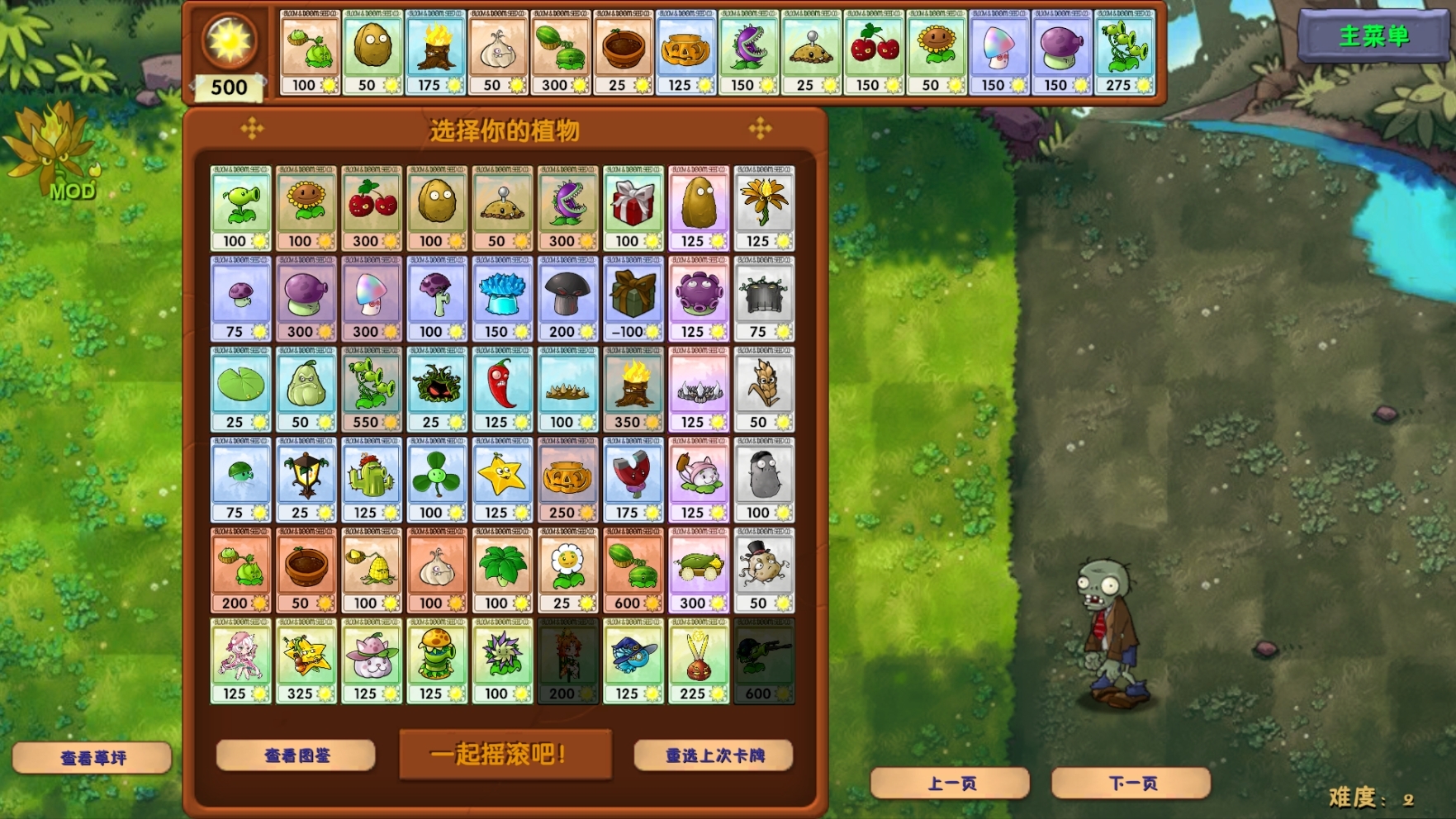Choose the Squash plant card
The width and height of the screenshot is (1456, 819).
click(305, 388)
